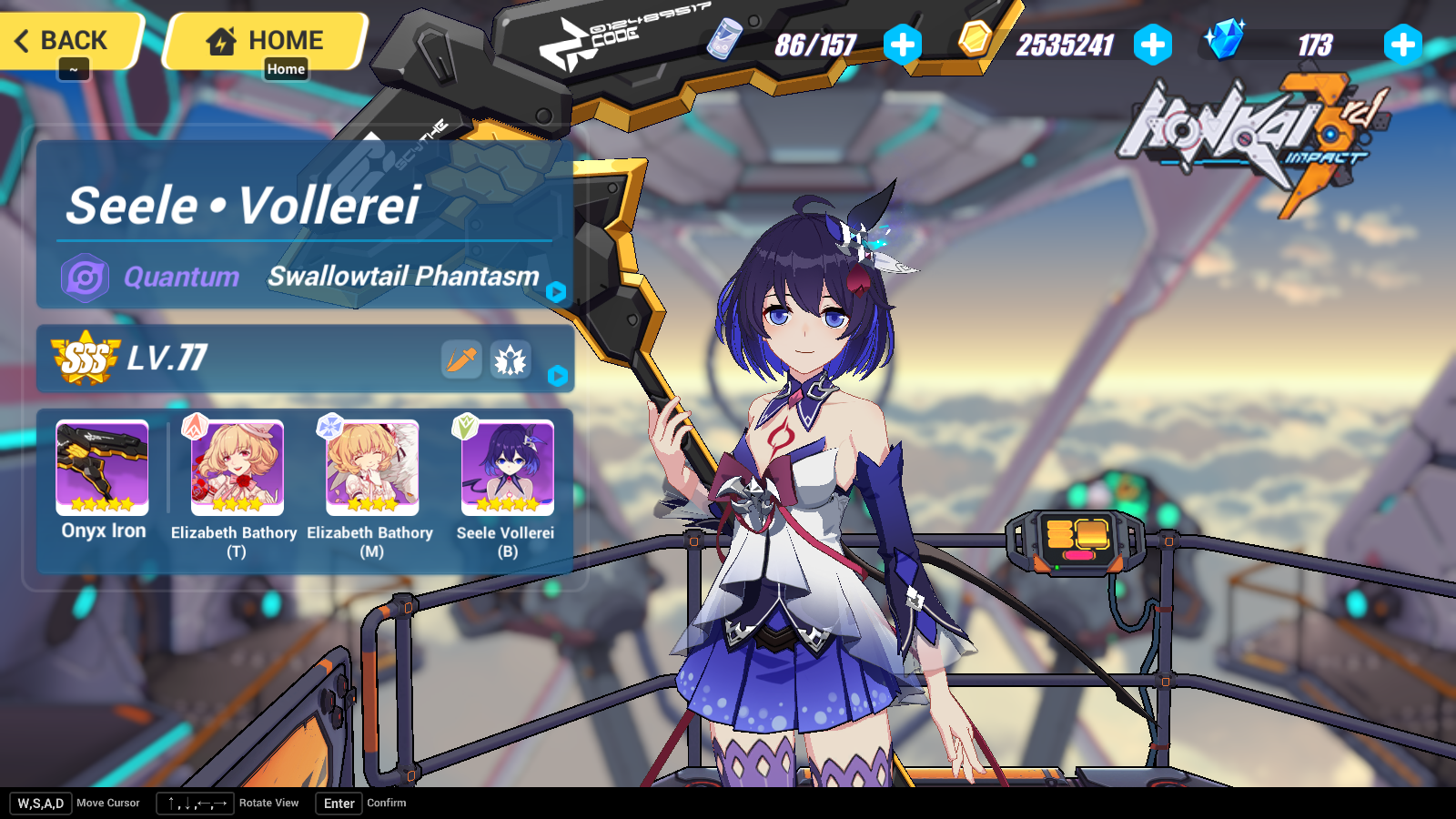Add stamina with the plus button
1456x819 pixels.
903,44
